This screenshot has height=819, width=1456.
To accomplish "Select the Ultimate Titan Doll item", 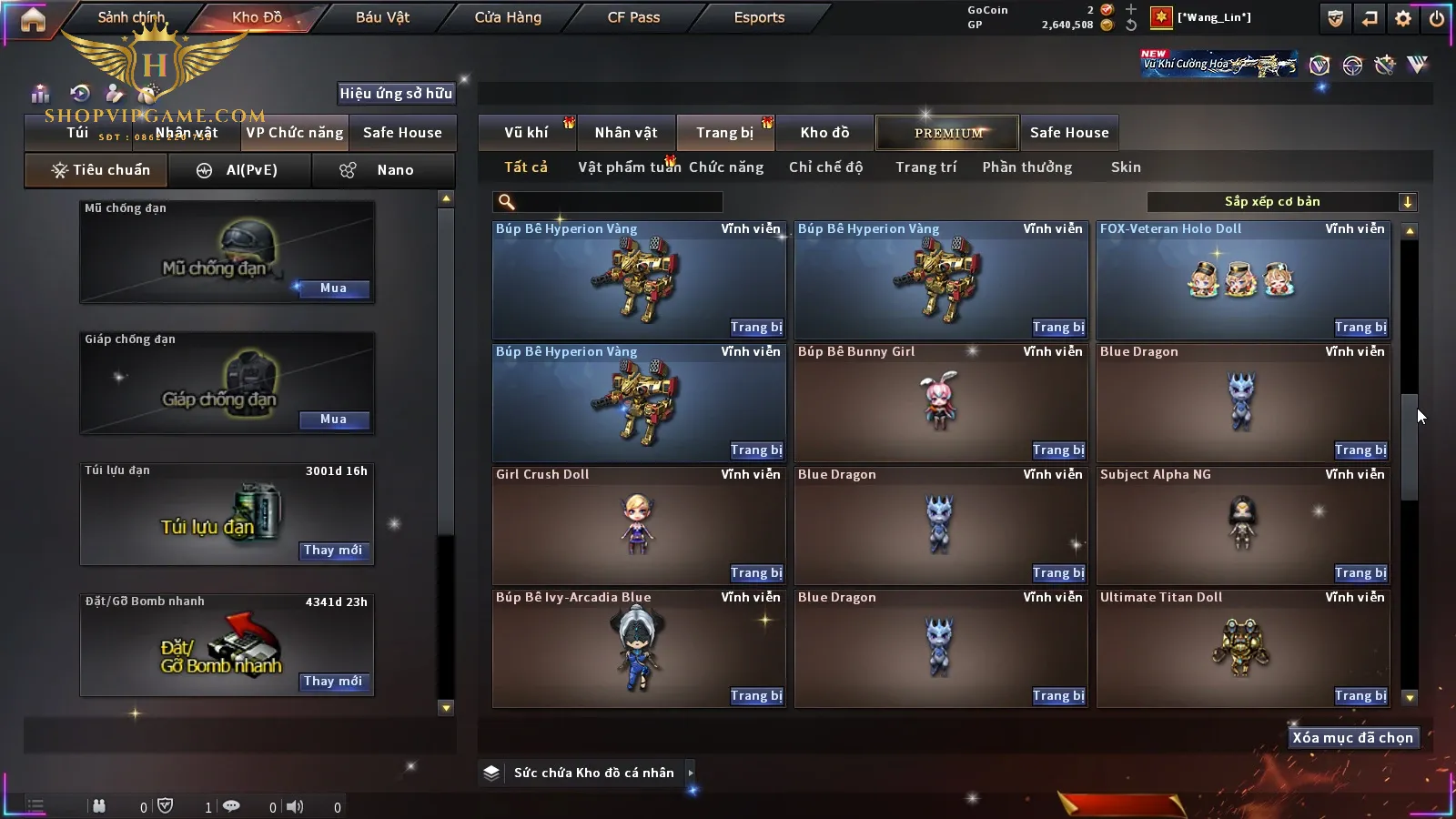I will pos(1242,646).
